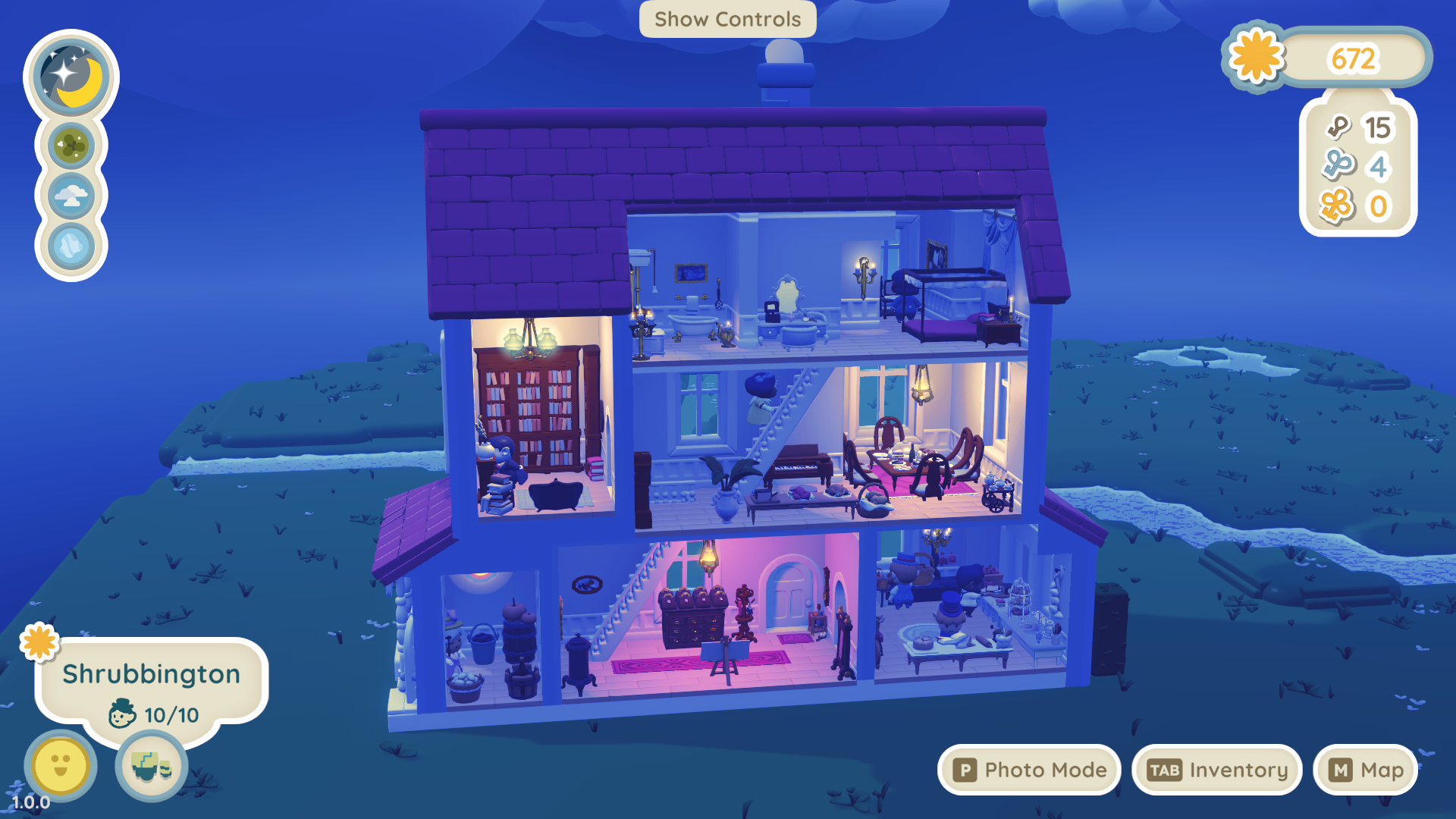Click the yellow smiley face button
Viewport: 1456px width, 819px height.
[x=61, y=764]
